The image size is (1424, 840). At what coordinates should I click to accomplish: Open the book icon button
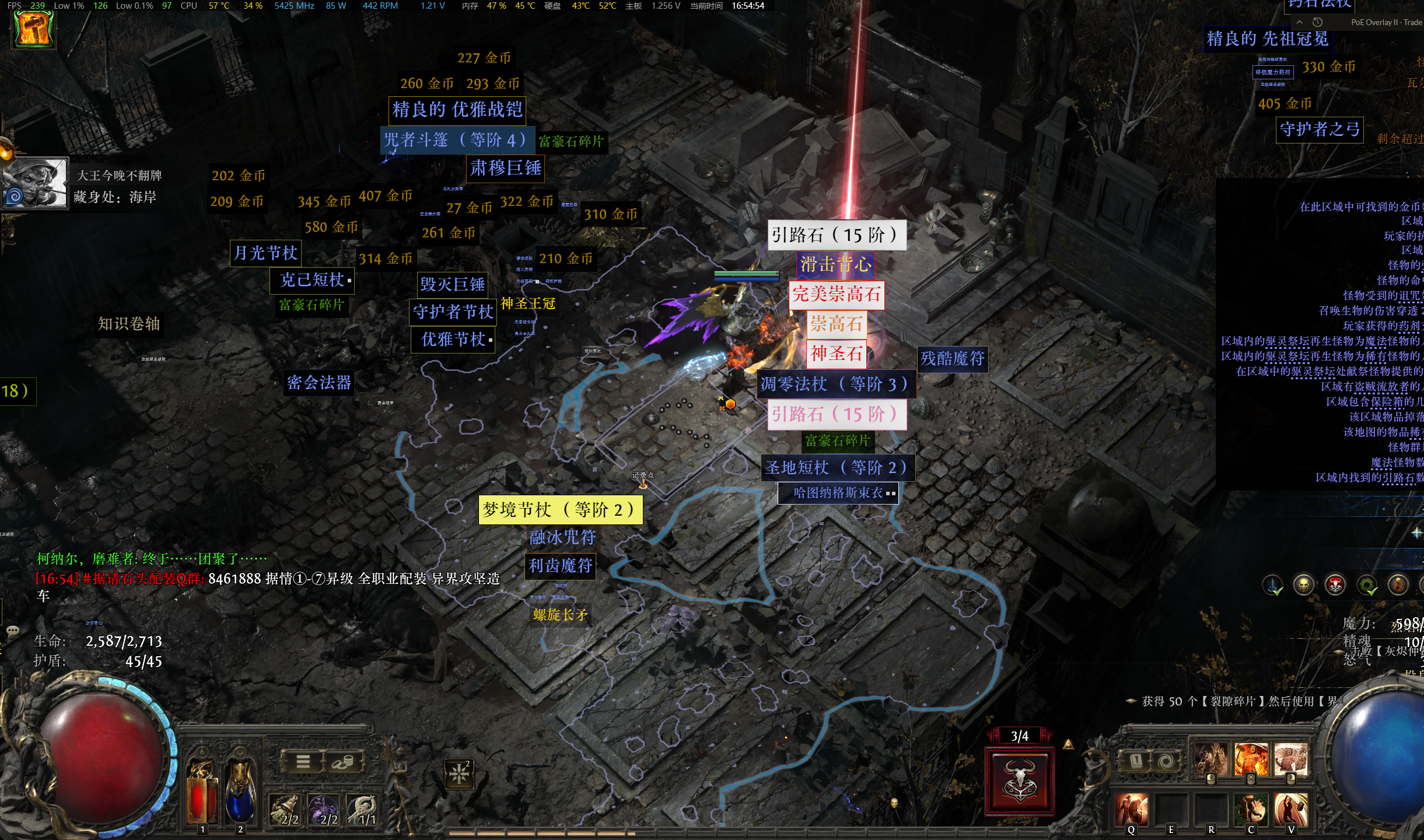(1136, 761)
